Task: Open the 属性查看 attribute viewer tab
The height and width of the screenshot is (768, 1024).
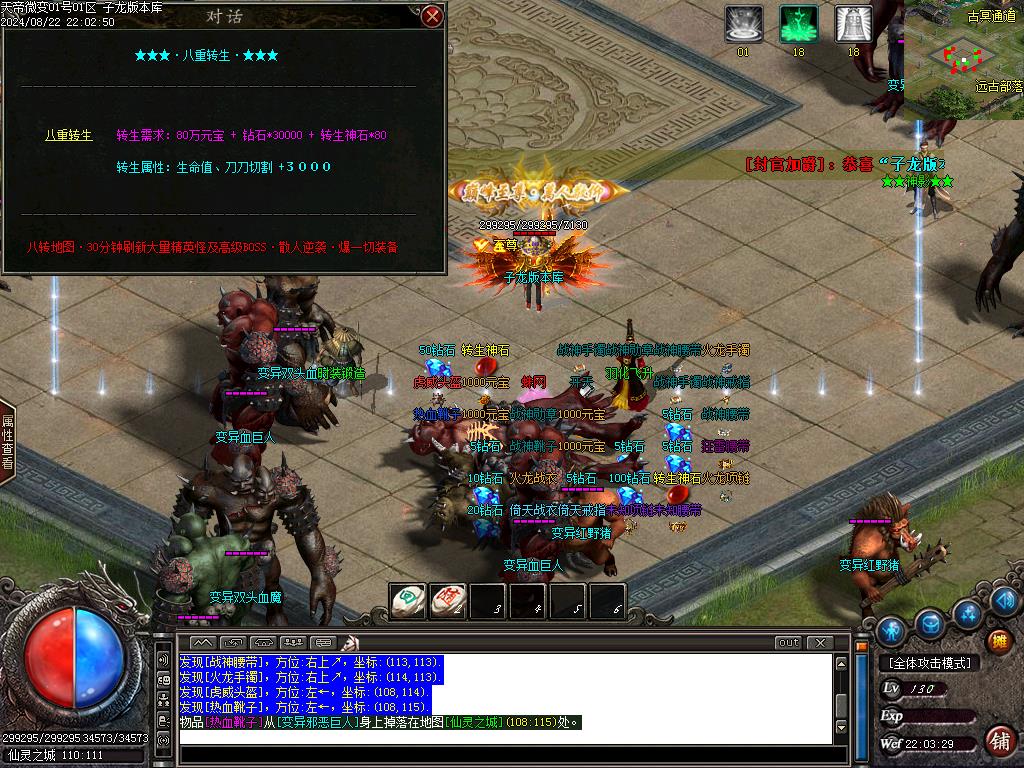Action: pos(7,442)
